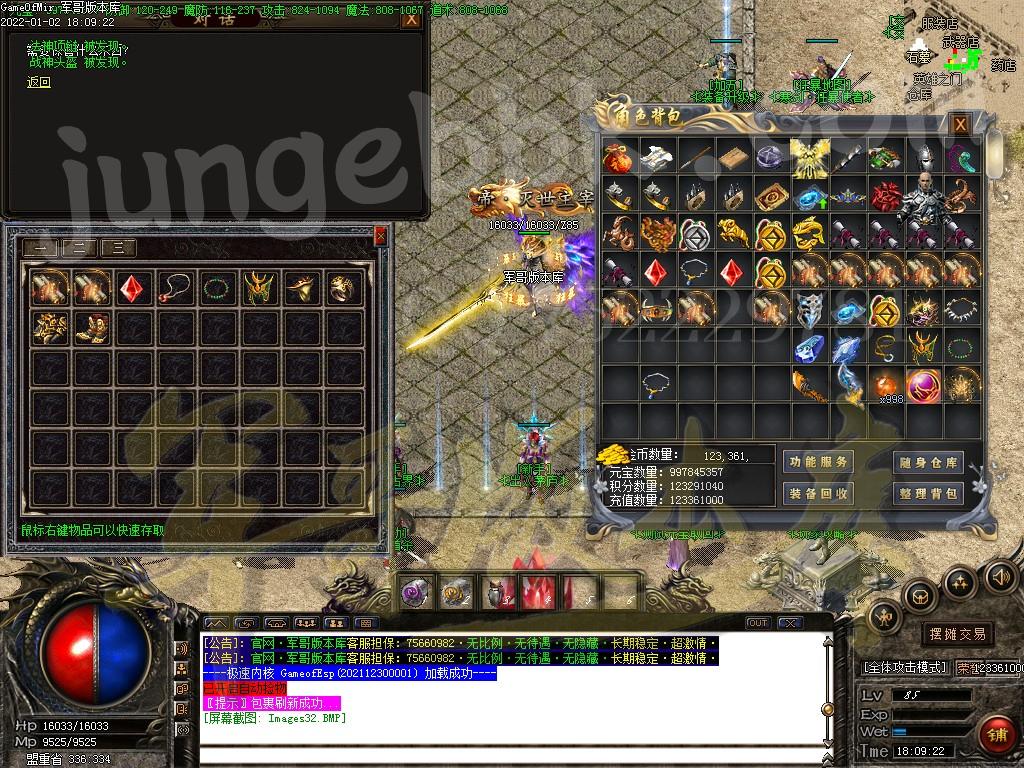Select the red pouch in the bag
This screenshot has height=768, width=1024.
tap(618, 157)
